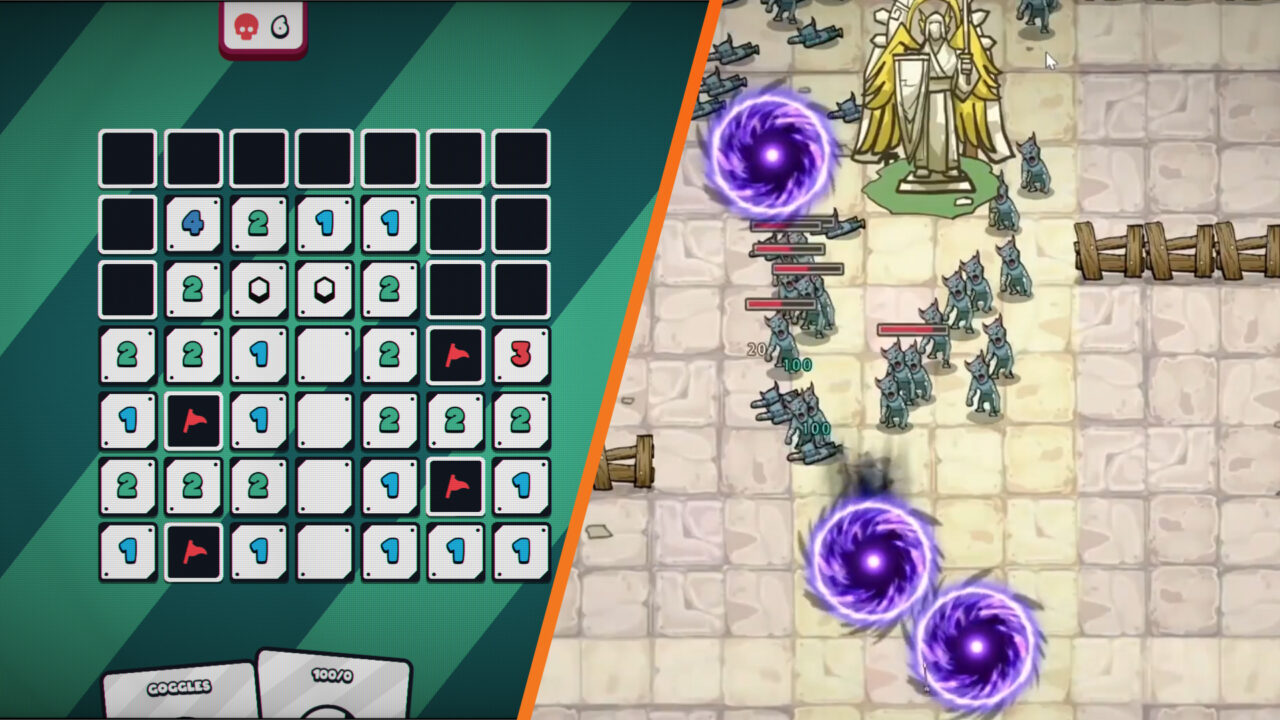Click the red 3 tile on the grid edge
The height and width of the screenshot is (720, 1280).
(522, 355)
